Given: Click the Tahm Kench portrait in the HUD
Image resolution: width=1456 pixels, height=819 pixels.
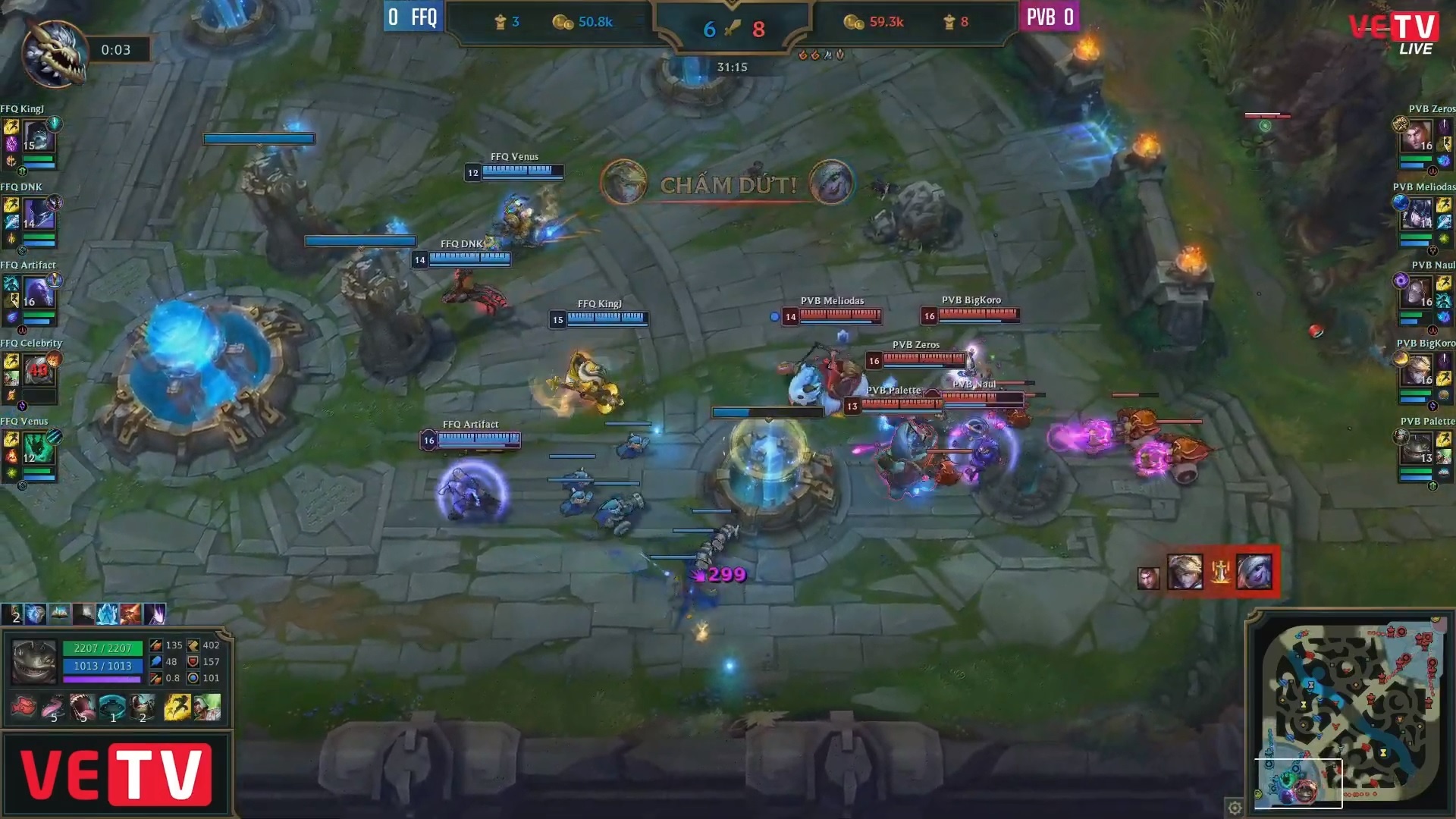Looking at the screenshot, I should click(x=34, y=662).
